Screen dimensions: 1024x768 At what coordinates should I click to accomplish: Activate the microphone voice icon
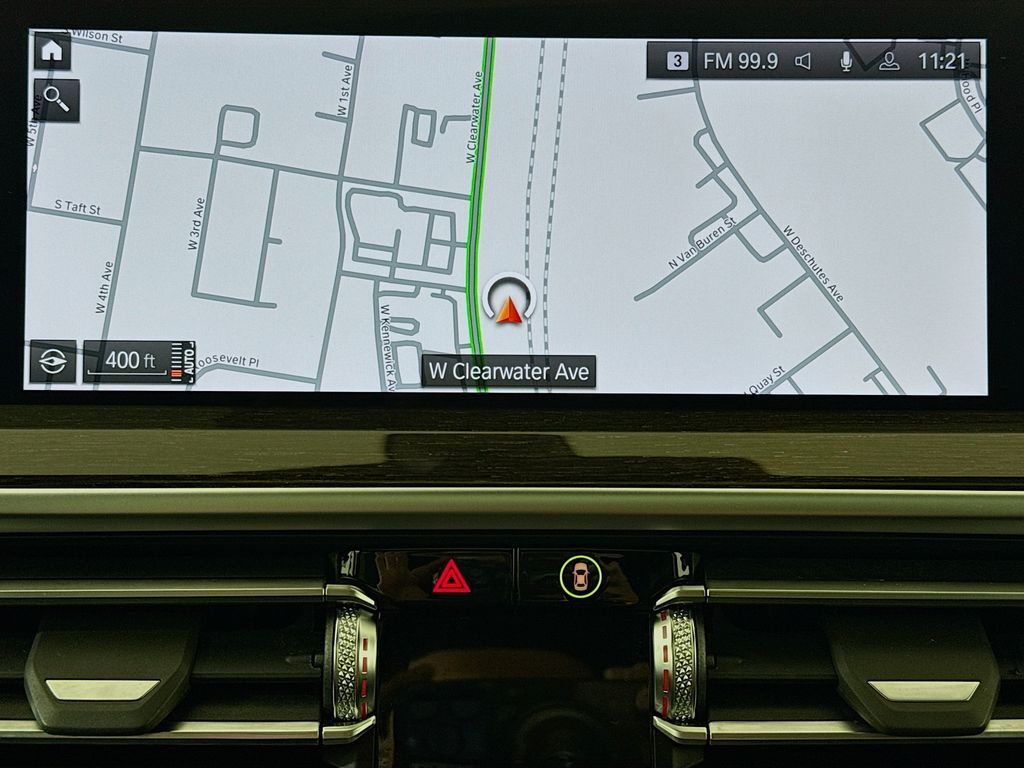pos(846,62)
